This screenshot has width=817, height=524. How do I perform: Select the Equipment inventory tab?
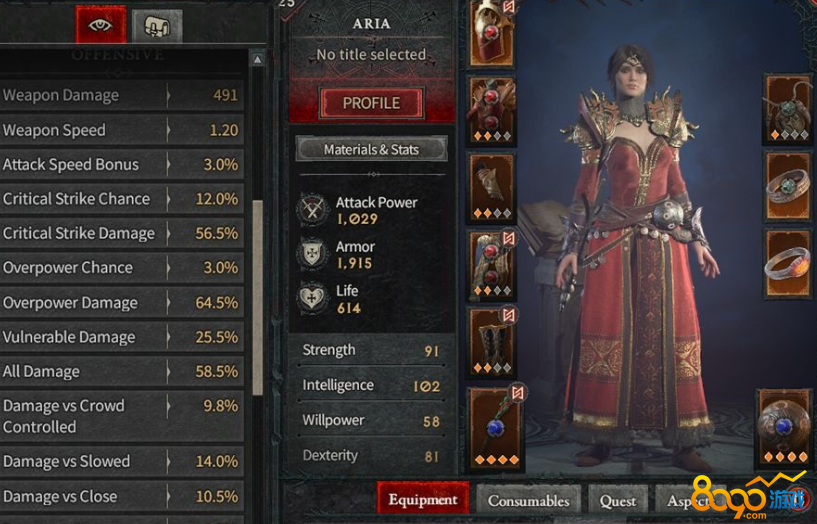click(422, 500)
